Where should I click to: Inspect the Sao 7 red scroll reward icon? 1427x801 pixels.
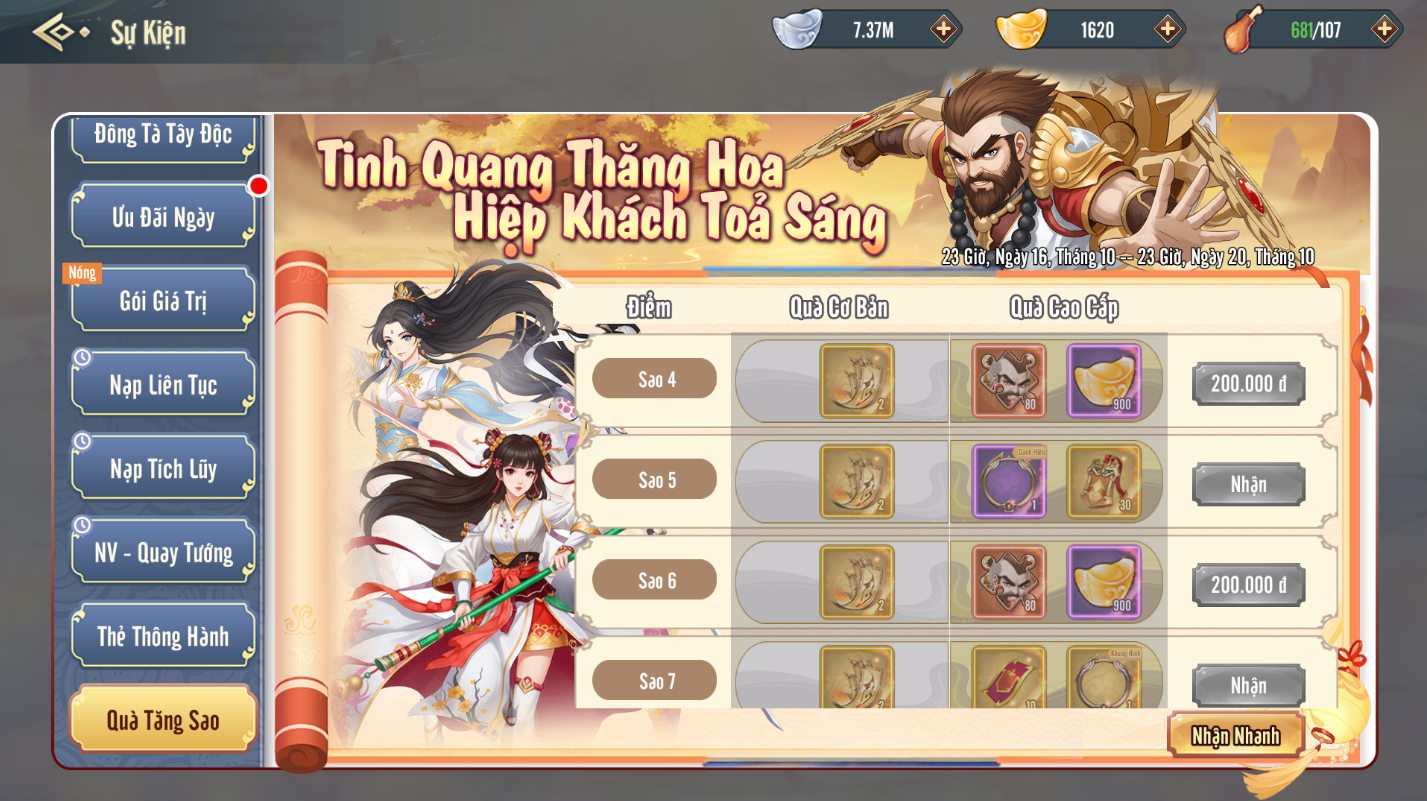click(1009, 678)
